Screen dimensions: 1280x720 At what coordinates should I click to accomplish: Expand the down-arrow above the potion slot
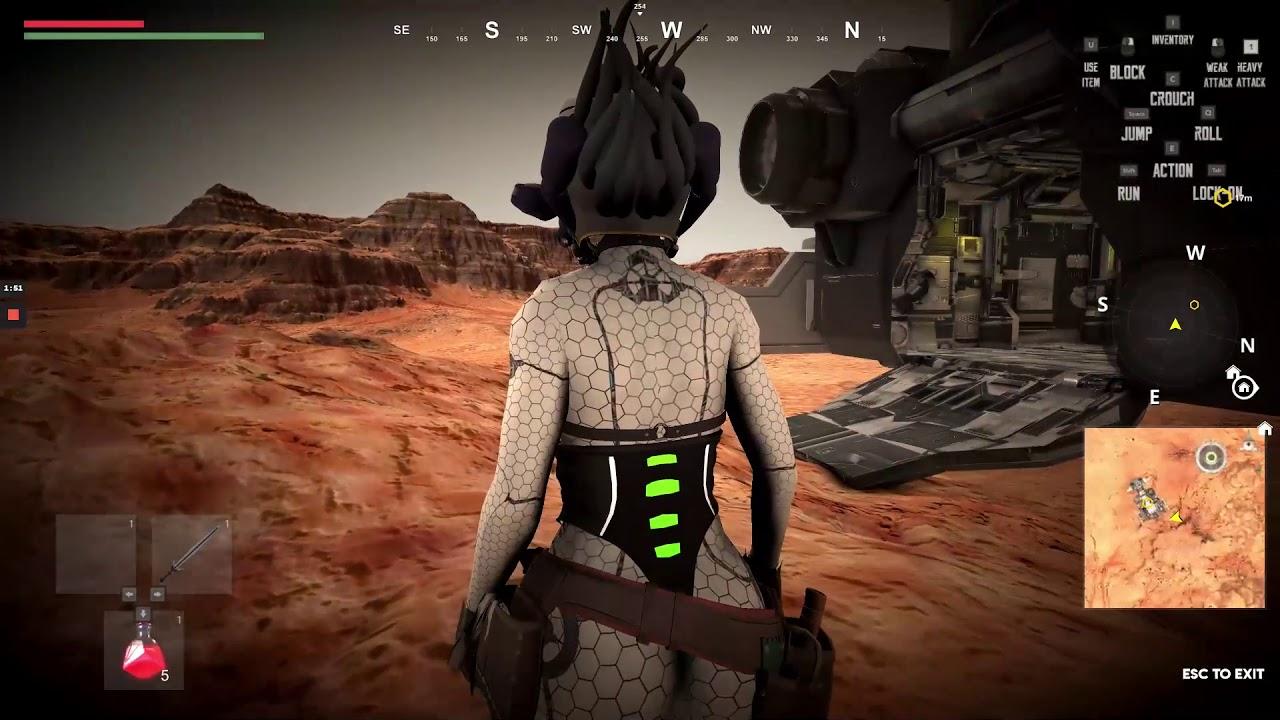pos(143,614)
